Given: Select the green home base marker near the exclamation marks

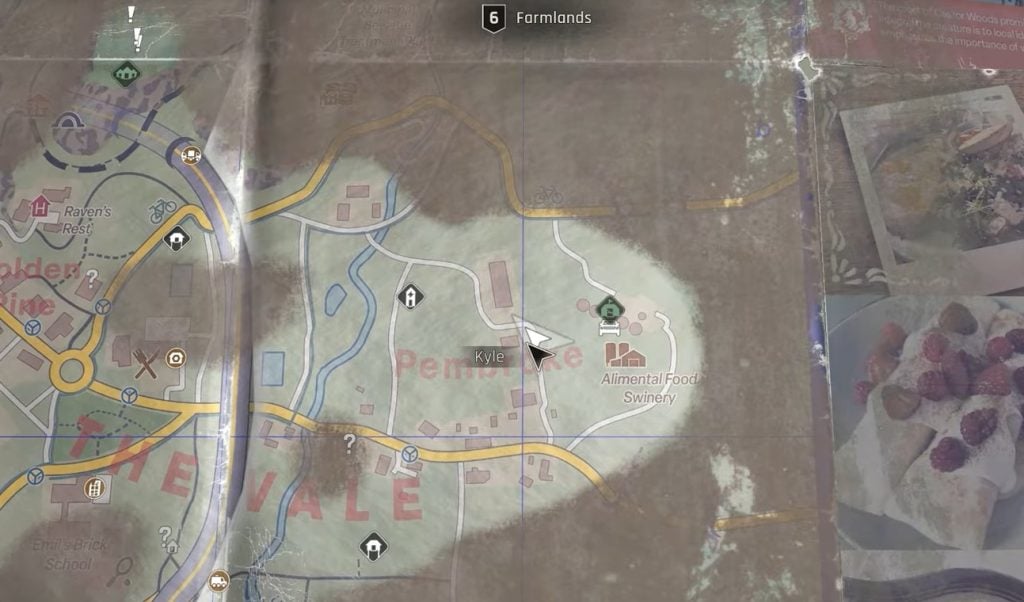Looking at the screenshot, I should (x=125, y=73).
